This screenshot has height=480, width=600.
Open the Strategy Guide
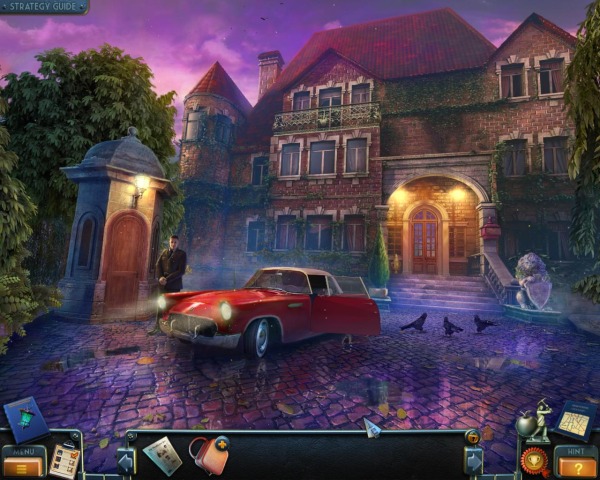[x=43, y=7]
